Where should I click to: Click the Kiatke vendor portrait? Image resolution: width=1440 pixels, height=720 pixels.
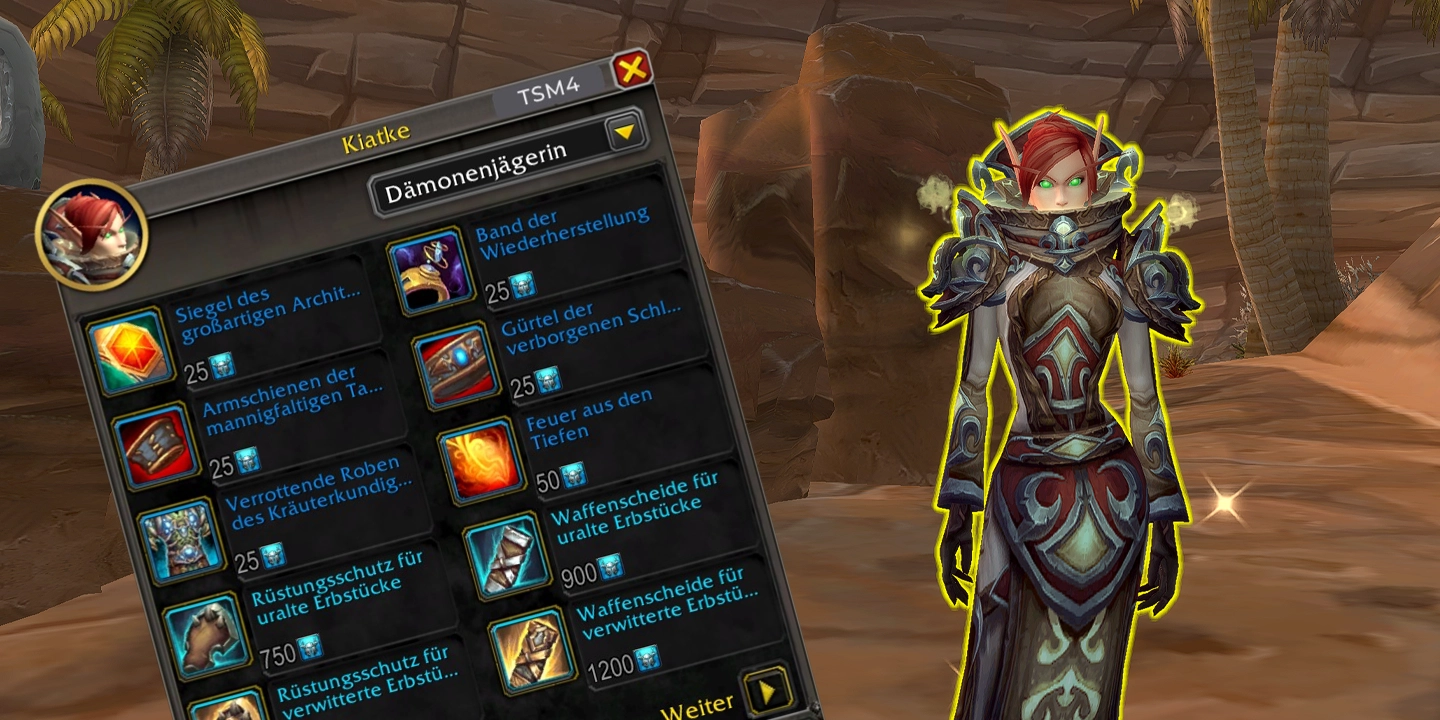tap(91, 235)
